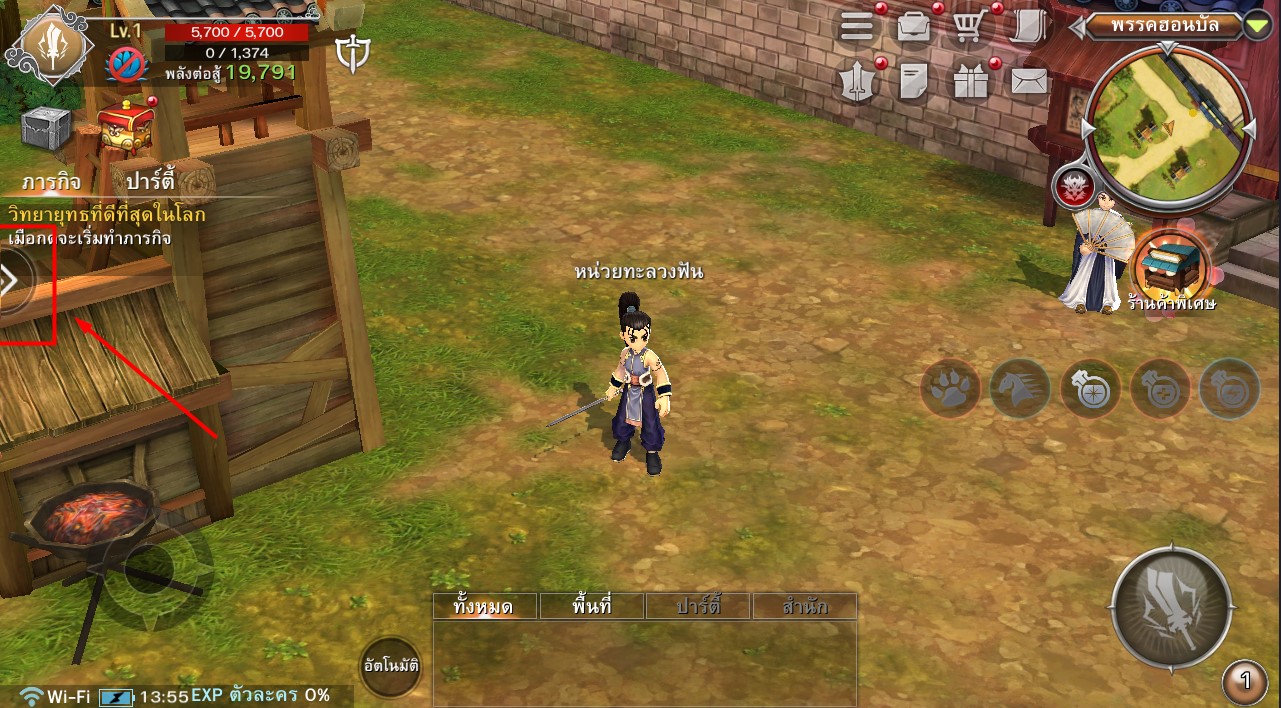Image resolution: width=1281 pixels, height=708 pixels.
Task: Switch to the ปาร์ตี้ tab beside ภารกิจ
Action: pyautogui.click(x=144, y=182)
